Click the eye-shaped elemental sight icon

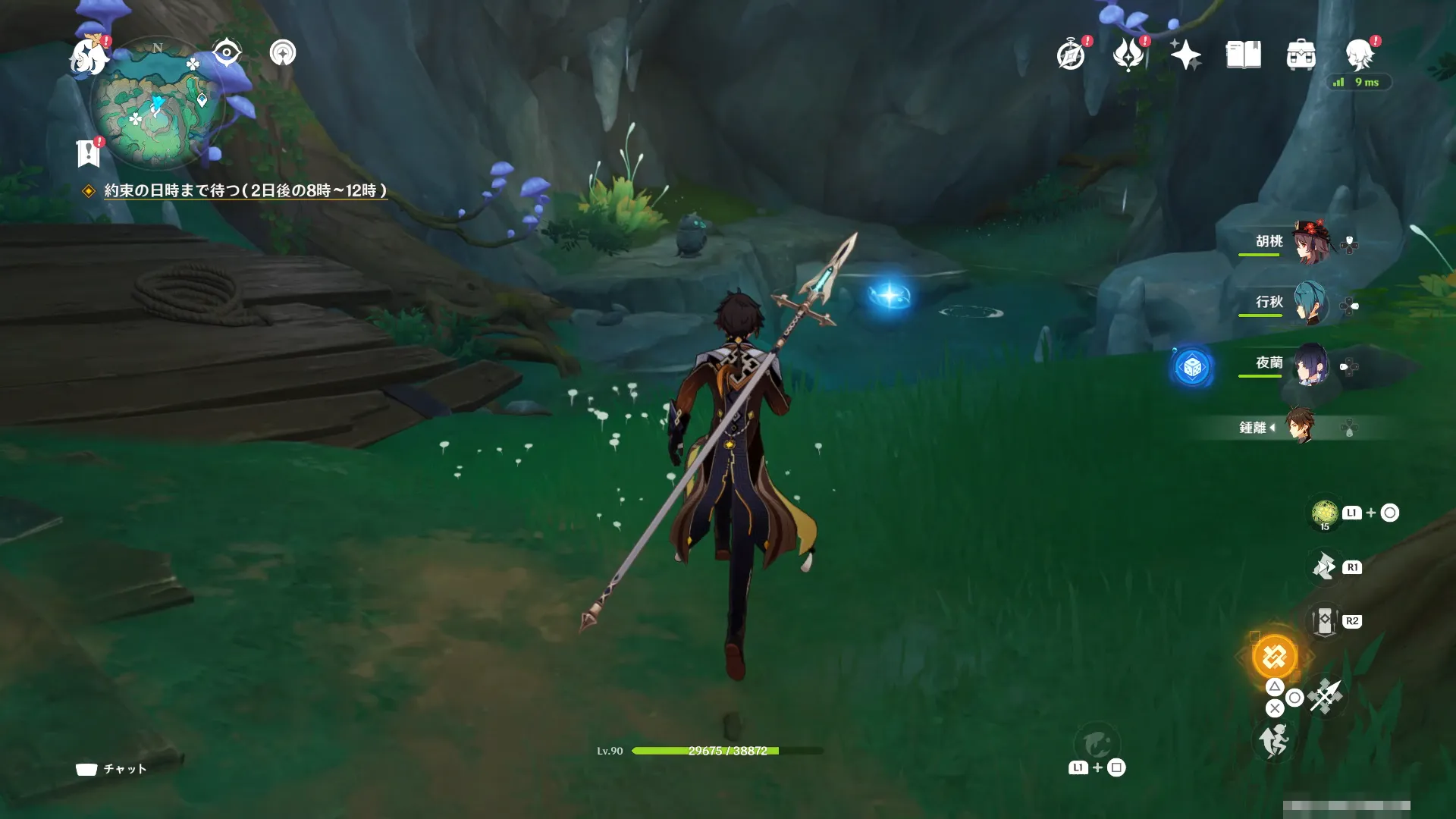226,52
